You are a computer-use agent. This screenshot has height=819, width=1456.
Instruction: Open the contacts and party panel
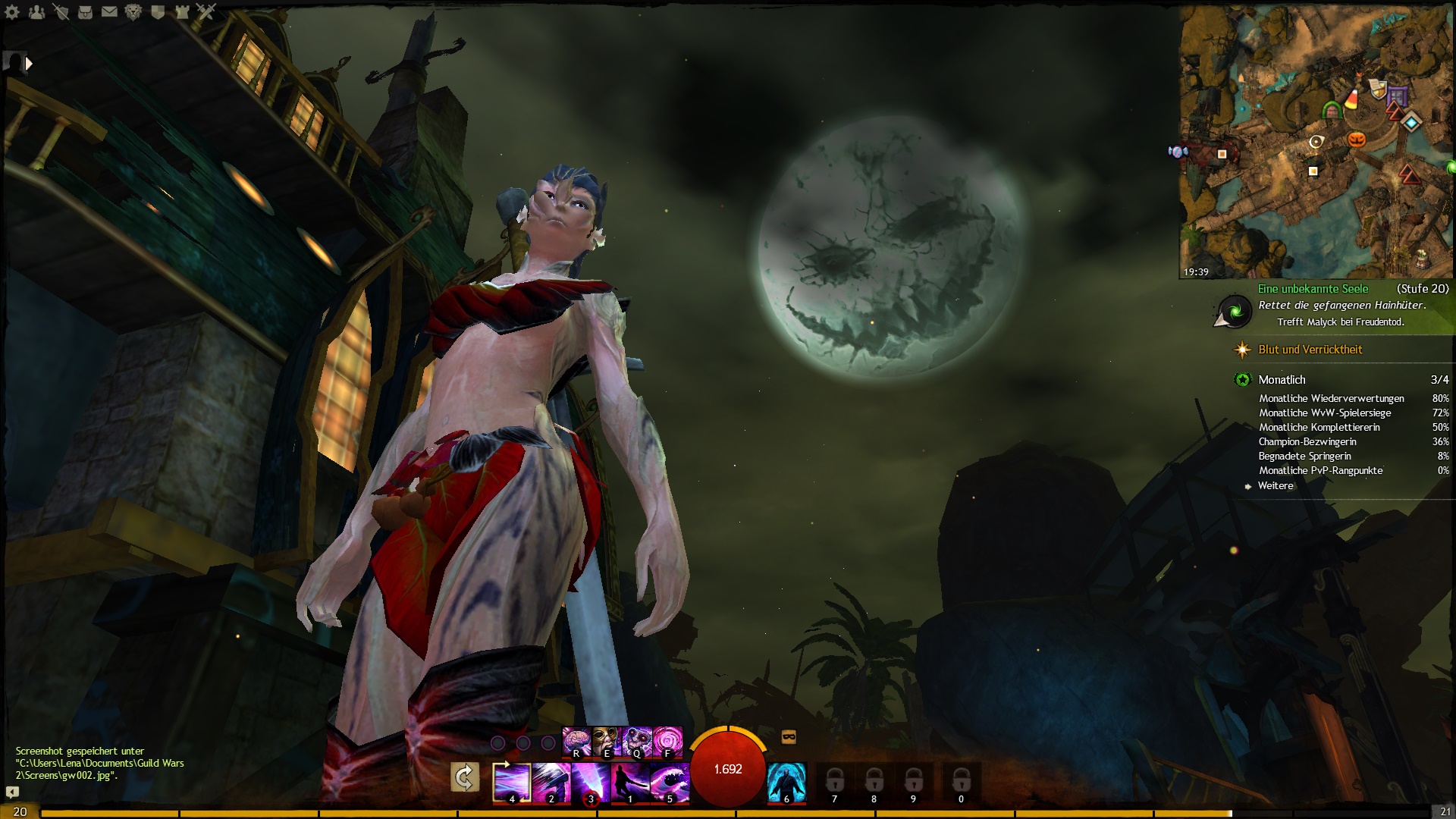[x=36, y=12]
